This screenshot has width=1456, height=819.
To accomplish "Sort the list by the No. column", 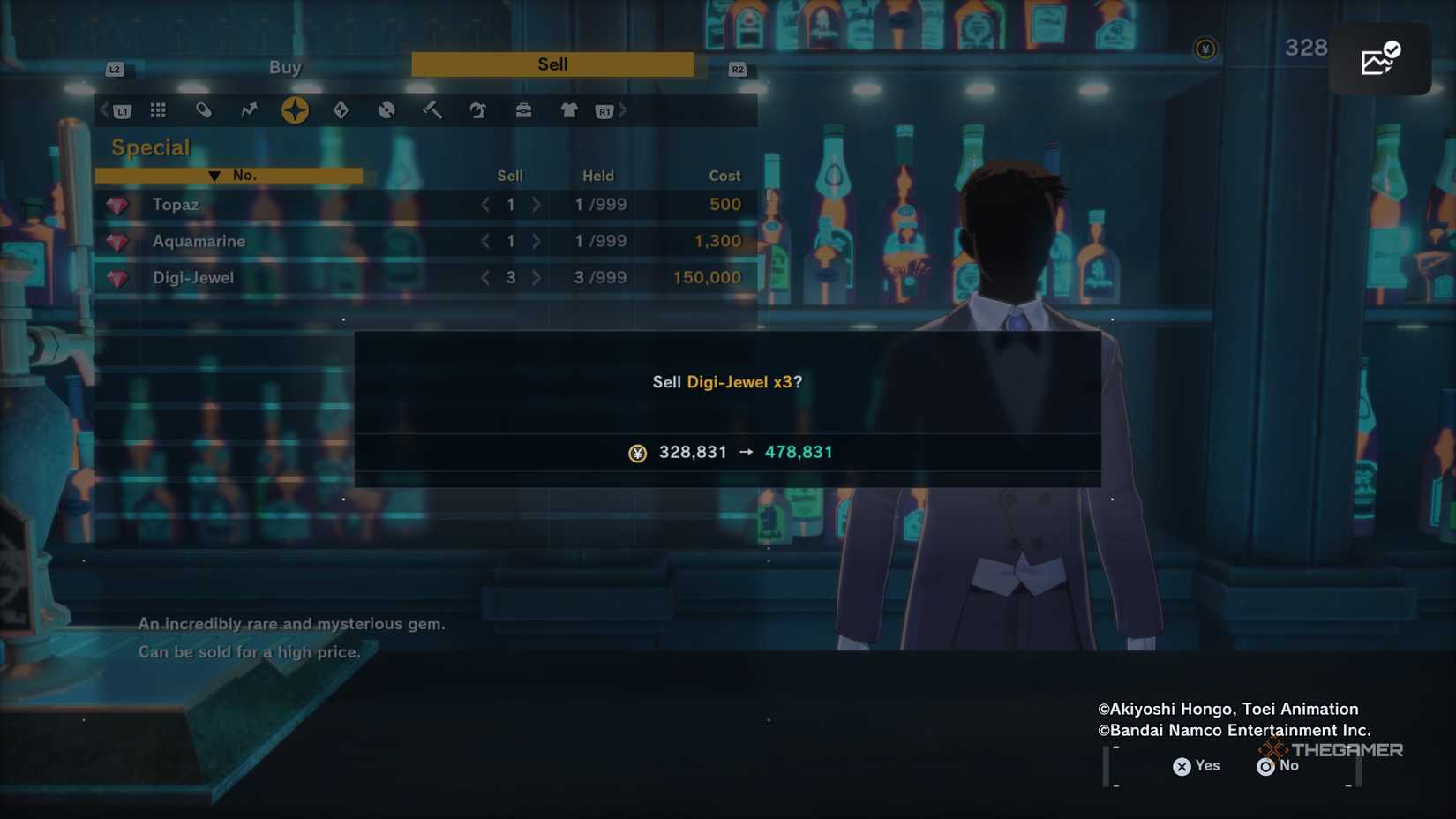I will [229, 176].
